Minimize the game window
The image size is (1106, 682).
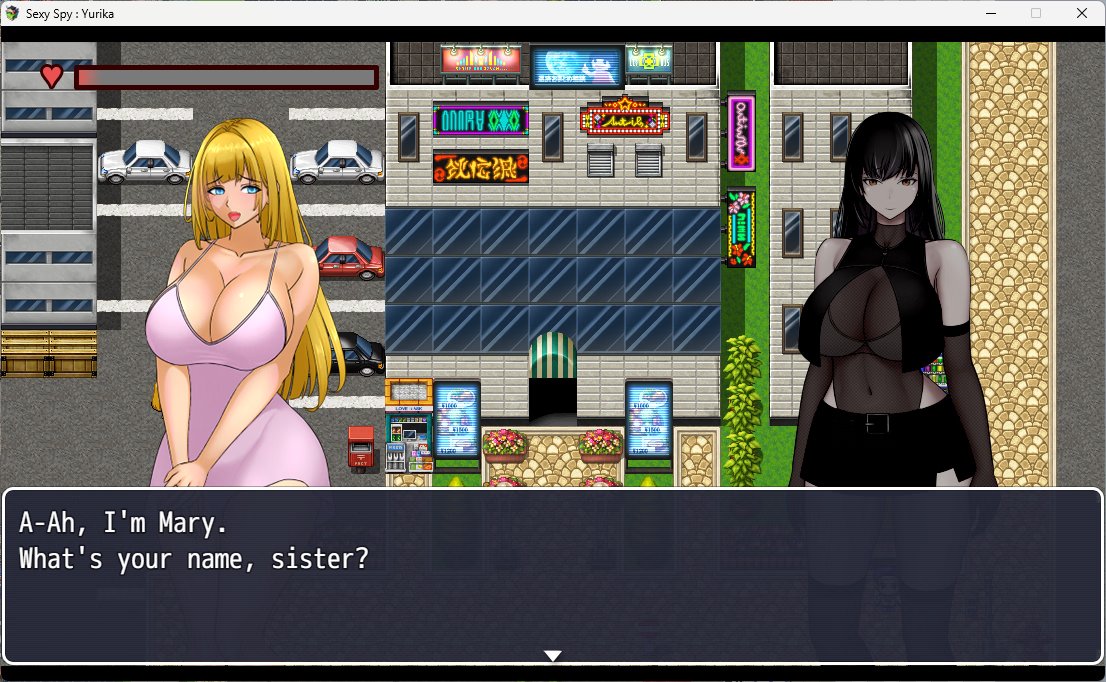990,13
